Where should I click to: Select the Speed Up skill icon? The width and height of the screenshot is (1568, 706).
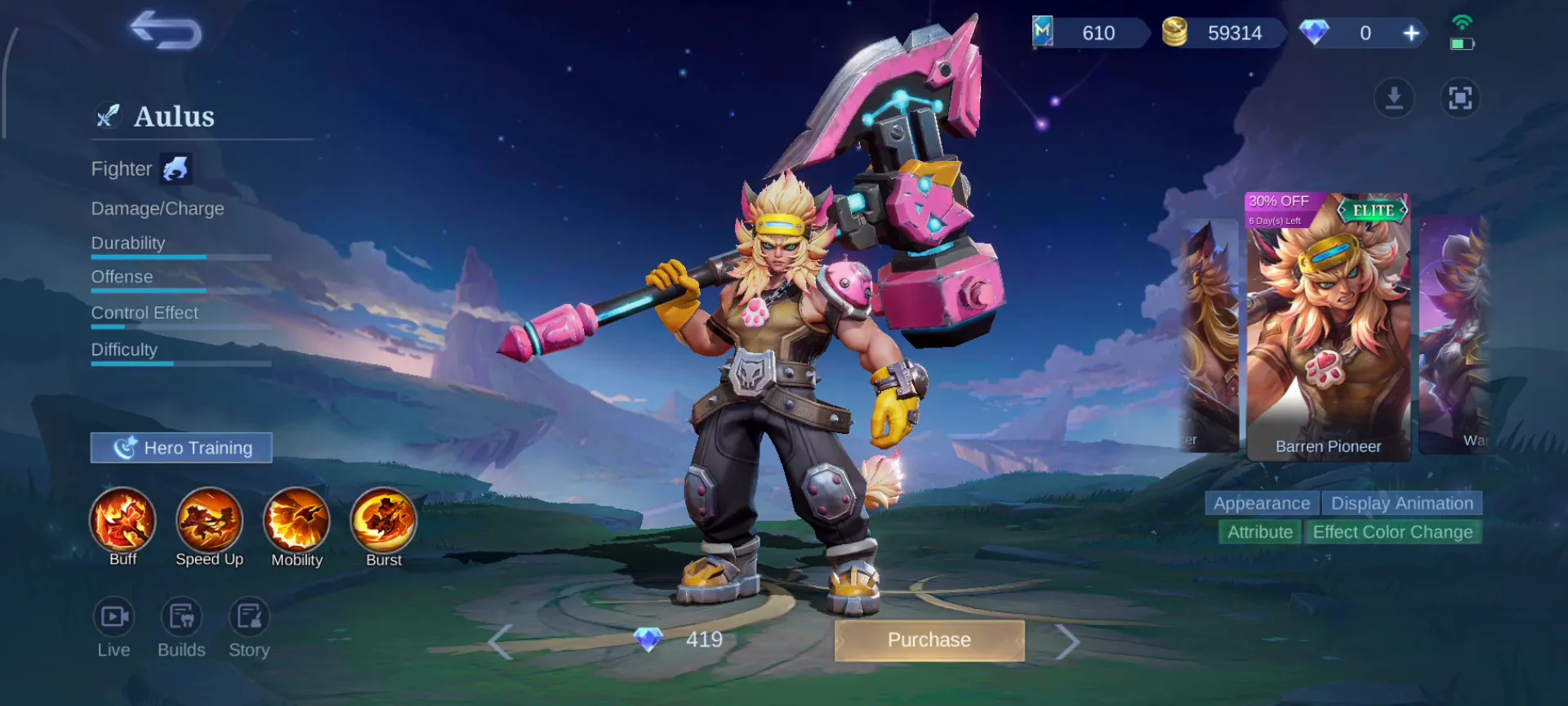click(209, 521)
